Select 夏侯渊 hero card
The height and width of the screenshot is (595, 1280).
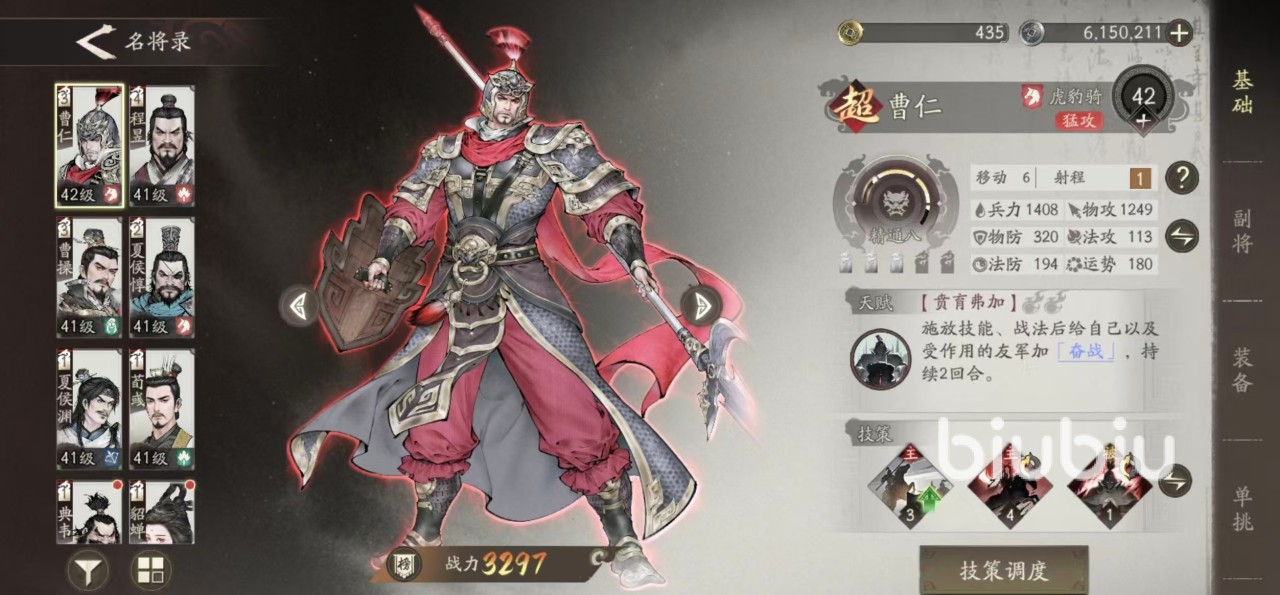click(x=89, y=409)
